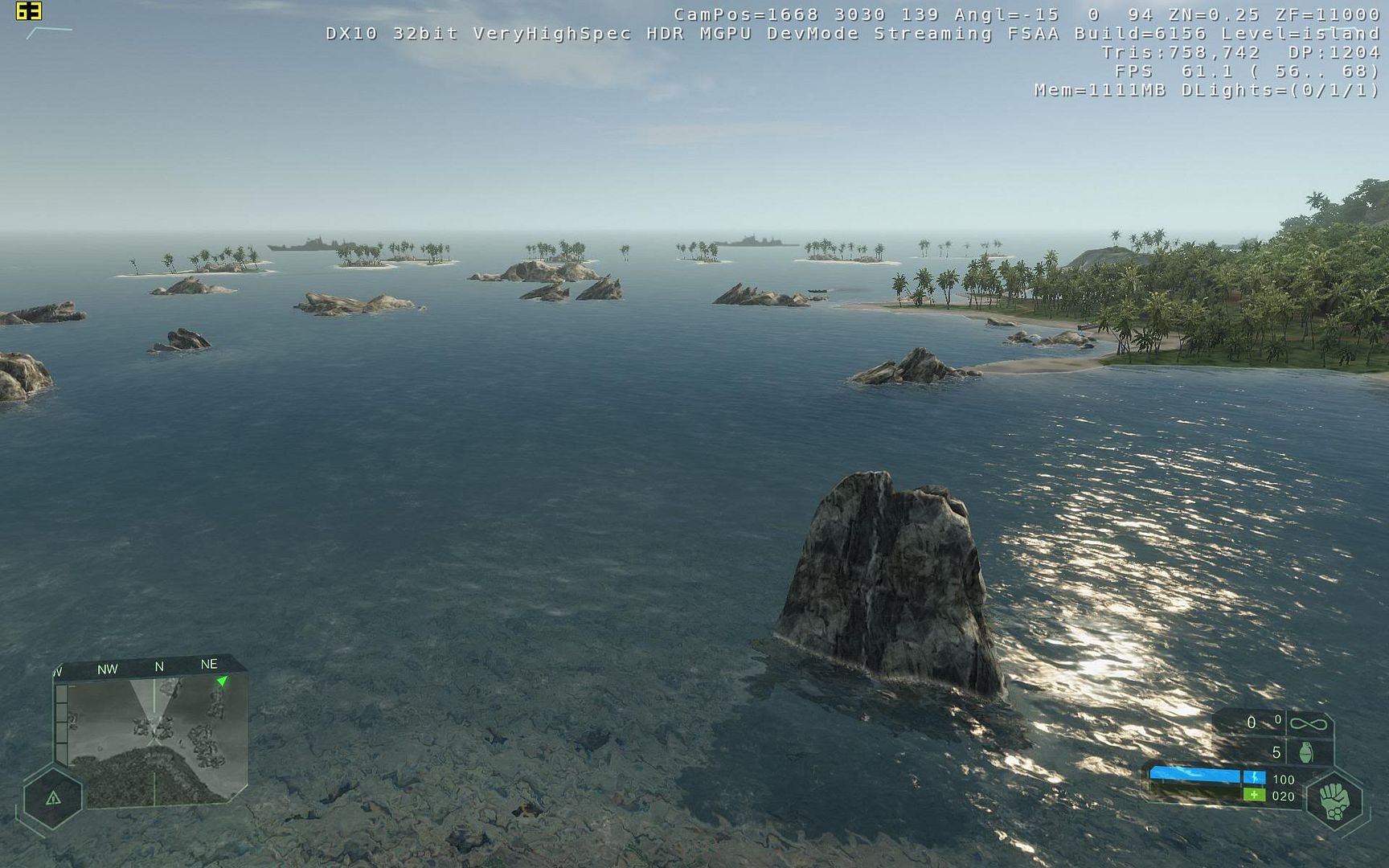1389x868 pixels.
Task: Click the infinity ammo symbol
Action: tap(1308, 724)
